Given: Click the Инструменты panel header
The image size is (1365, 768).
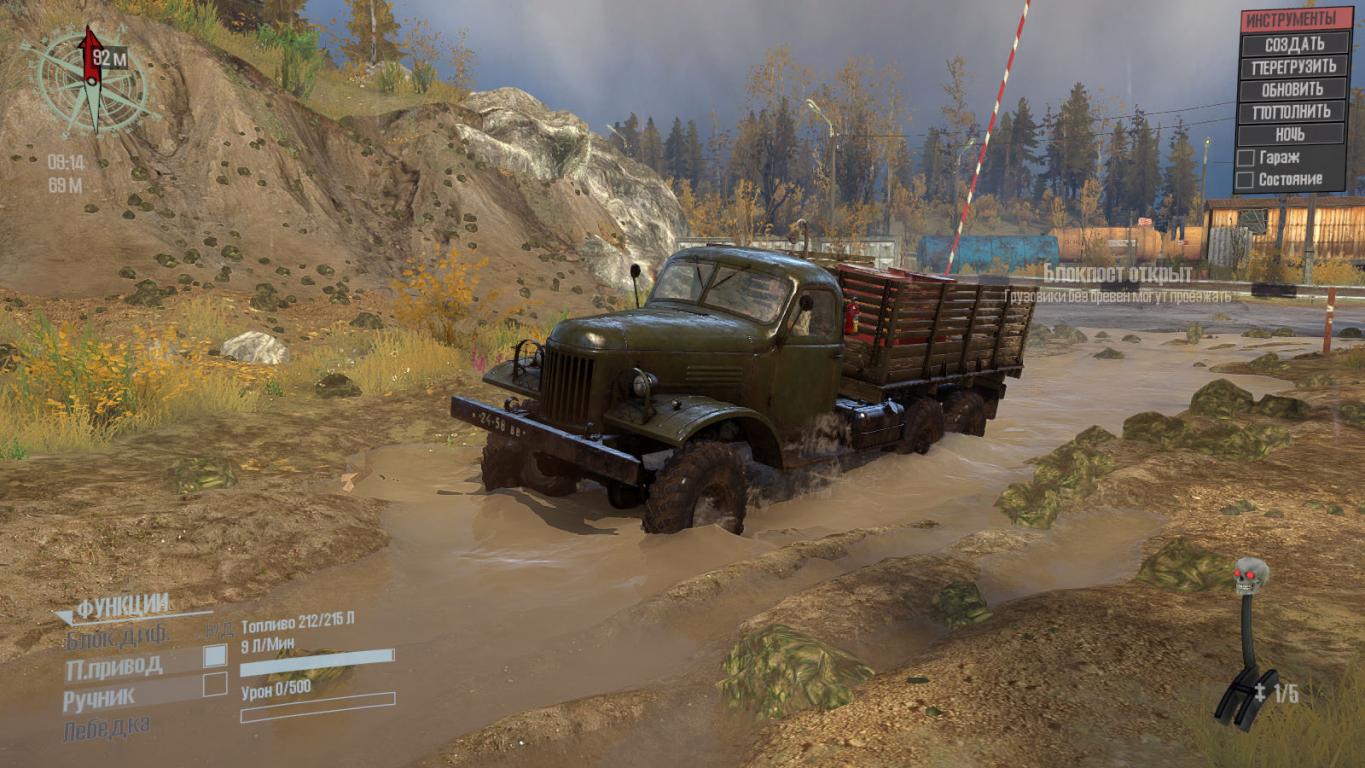Looking at the screenshot, I should [x=1294, y=19].
